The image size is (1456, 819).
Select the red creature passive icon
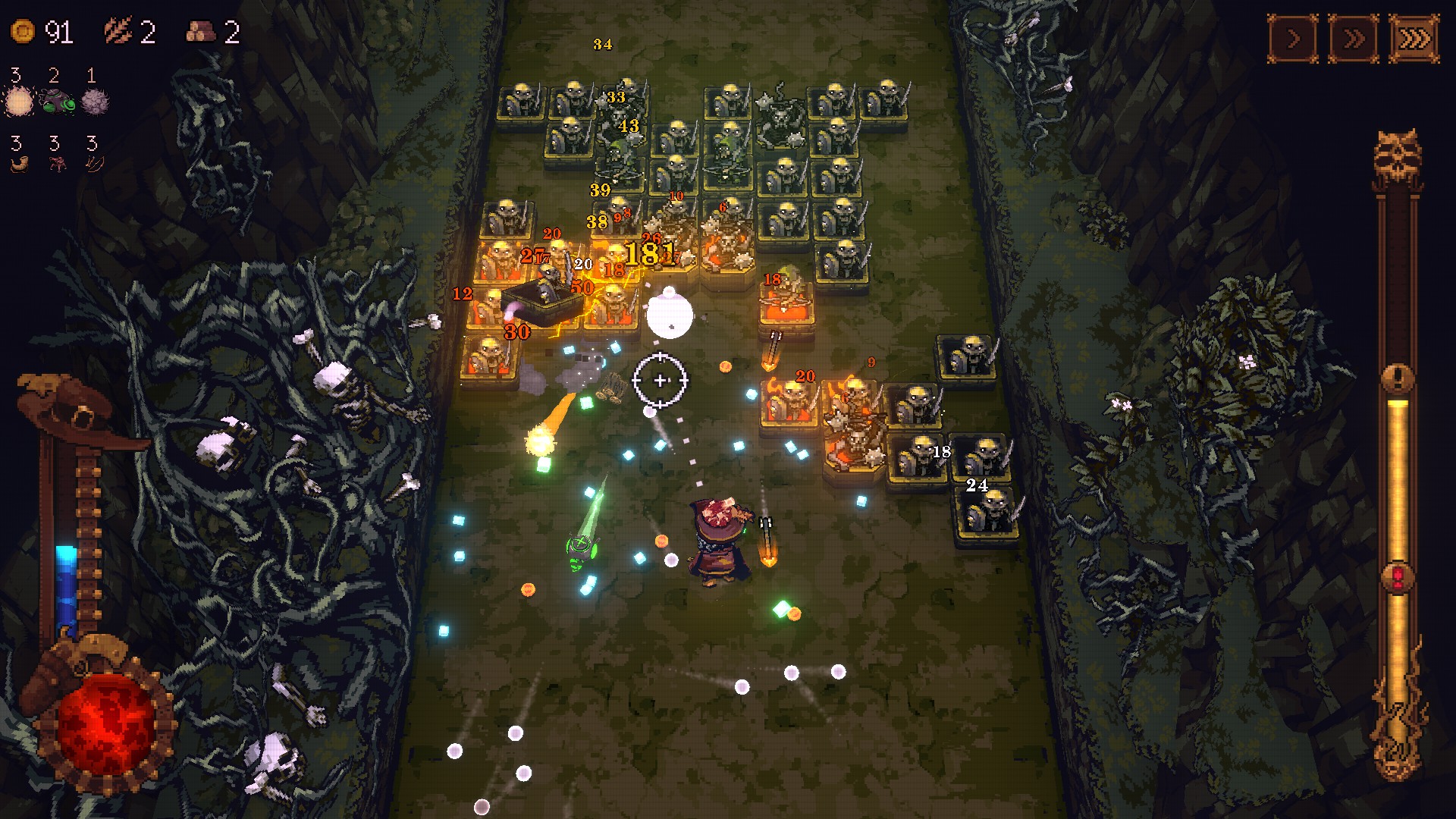pyautogui.click(x=56, y=164)
